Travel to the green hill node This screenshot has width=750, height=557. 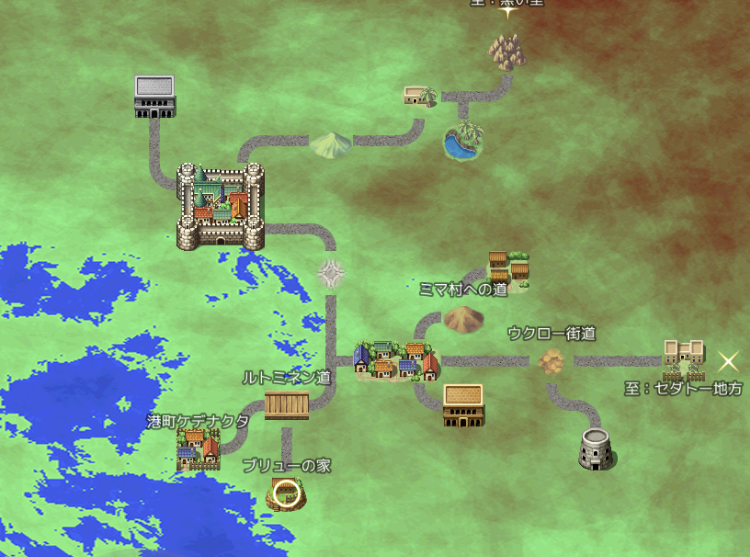coord(329,145)
